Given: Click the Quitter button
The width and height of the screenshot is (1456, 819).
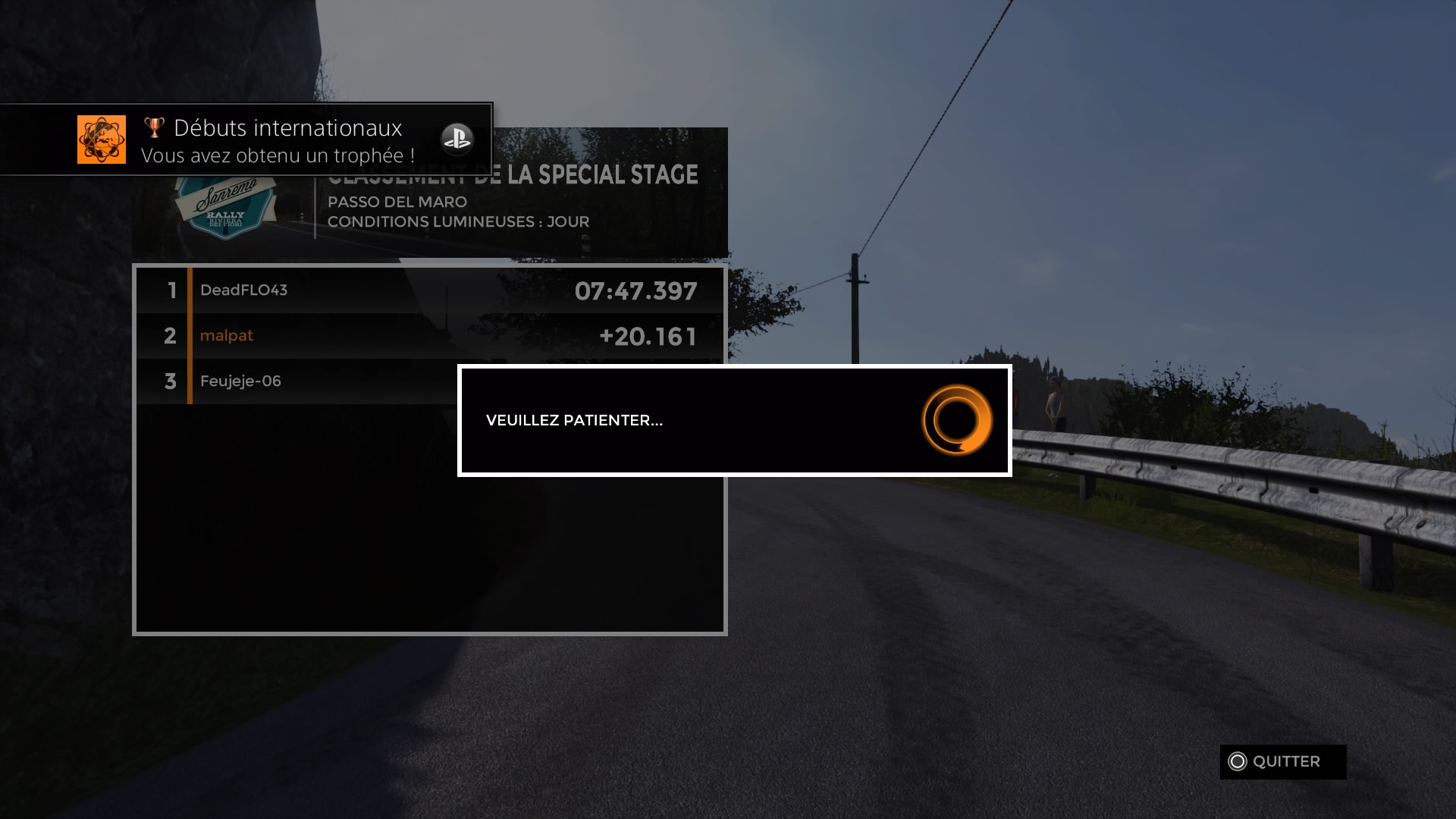Looking at the screenshot, I should point(1282,761).
